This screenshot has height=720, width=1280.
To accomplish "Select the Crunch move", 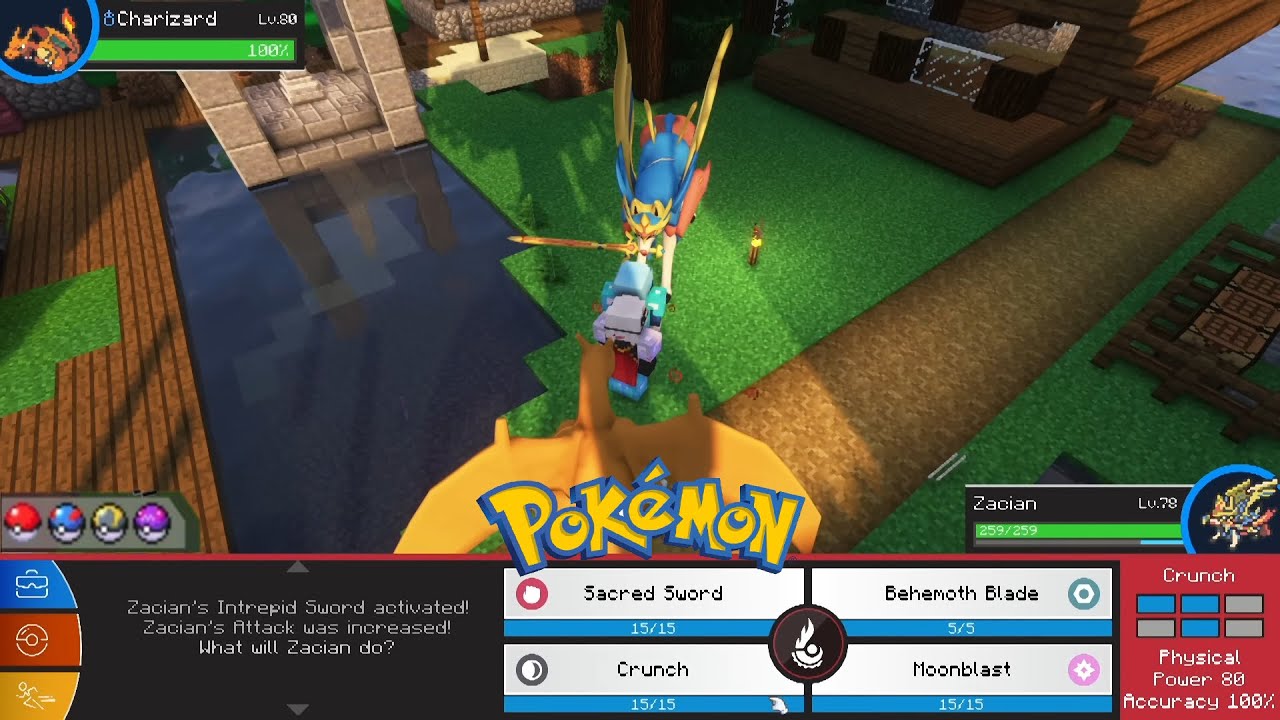I will (x=653, y=670).
